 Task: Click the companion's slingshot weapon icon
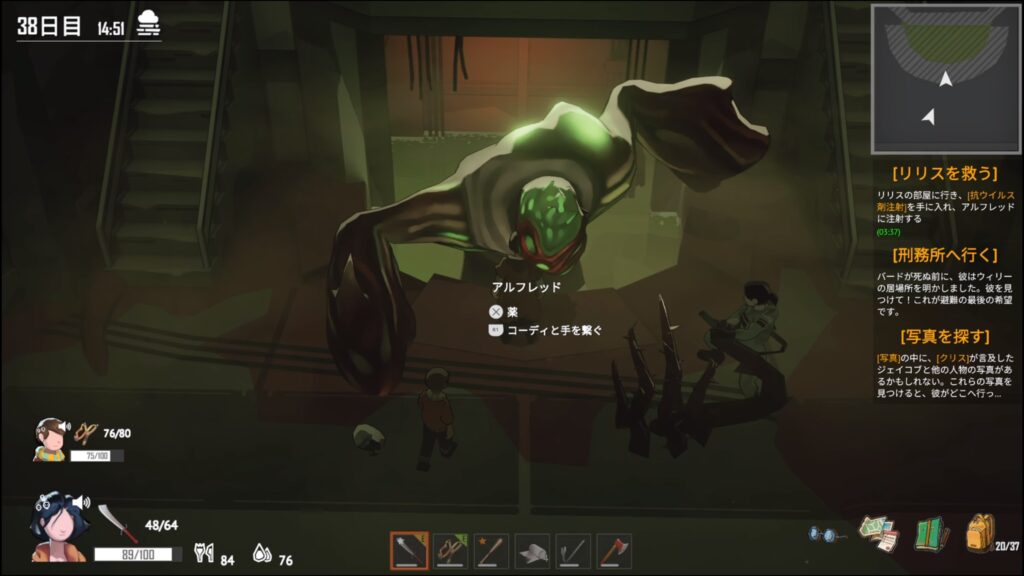87,432
